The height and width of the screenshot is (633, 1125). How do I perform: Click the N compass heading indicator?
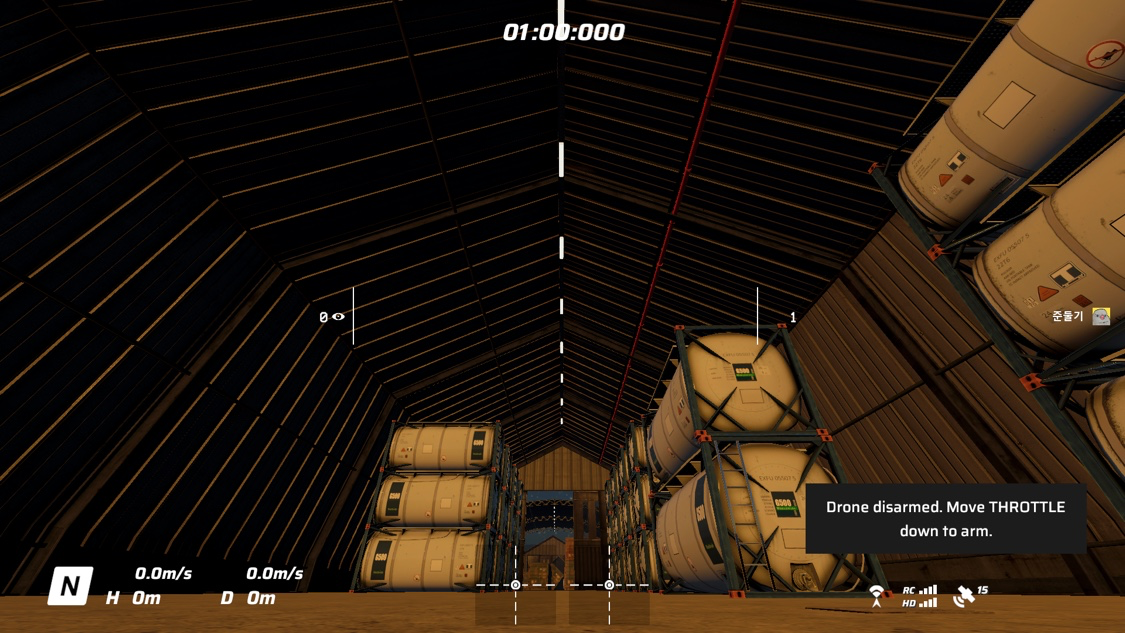[x=70, y=586]
